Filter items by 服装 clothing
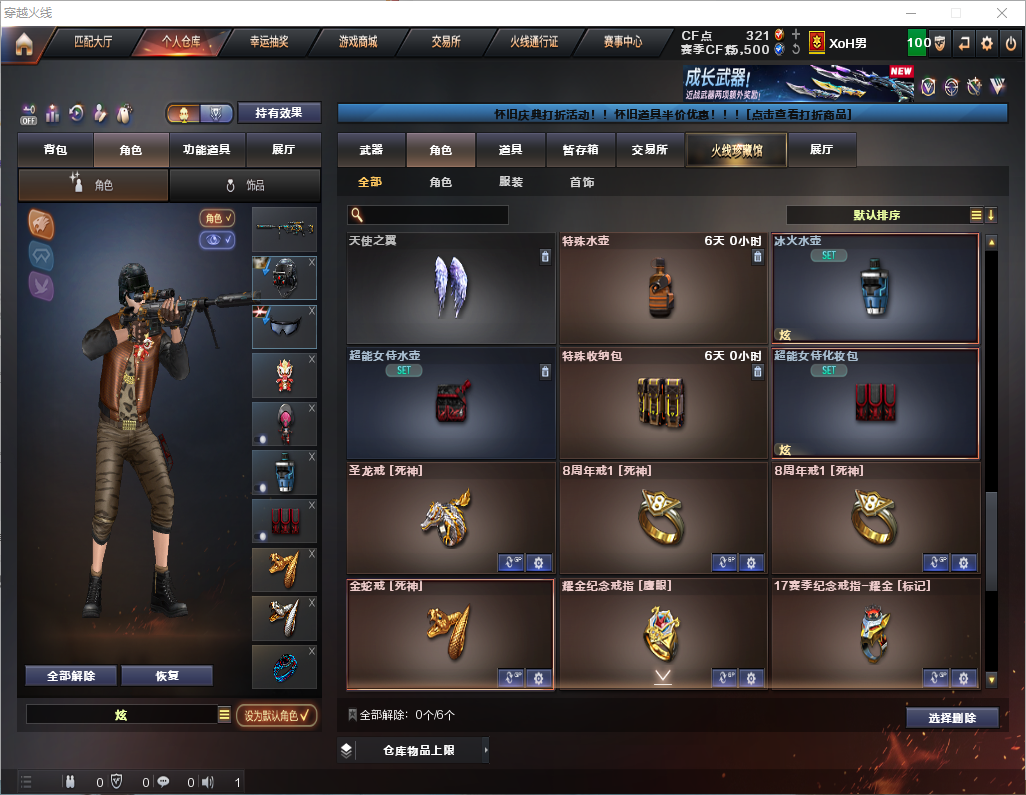1026x795 pixels. tap(511, 183)
